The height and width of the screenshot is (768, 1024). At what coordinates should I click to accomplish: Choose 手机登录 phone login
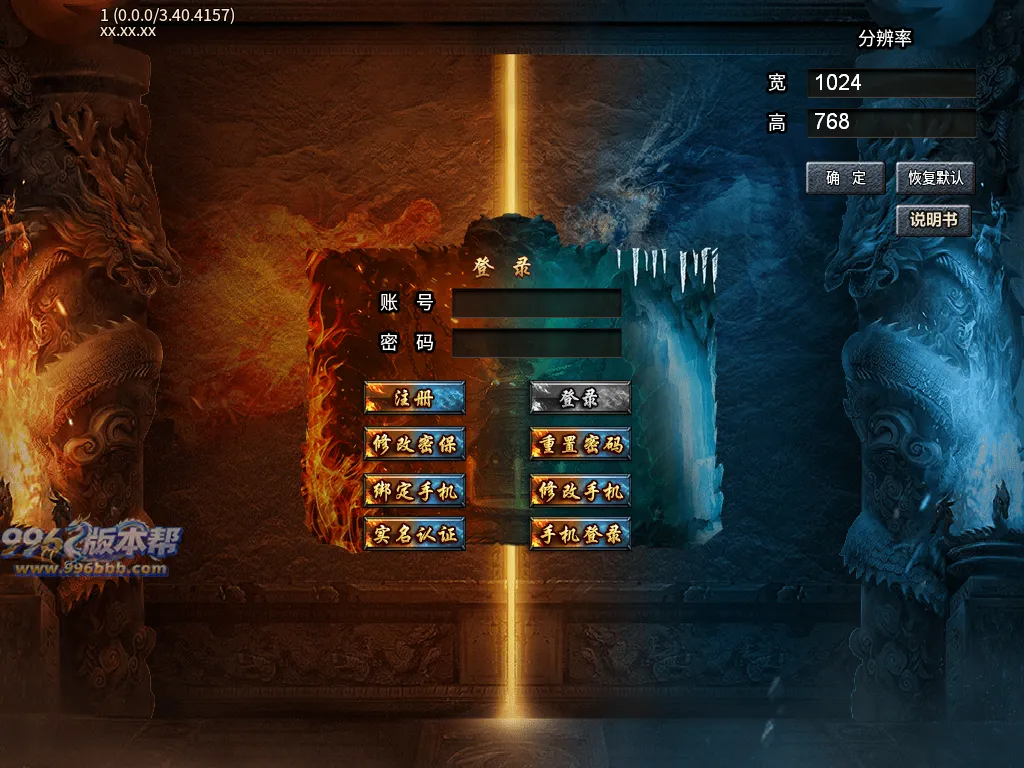(x=580, y=534)
